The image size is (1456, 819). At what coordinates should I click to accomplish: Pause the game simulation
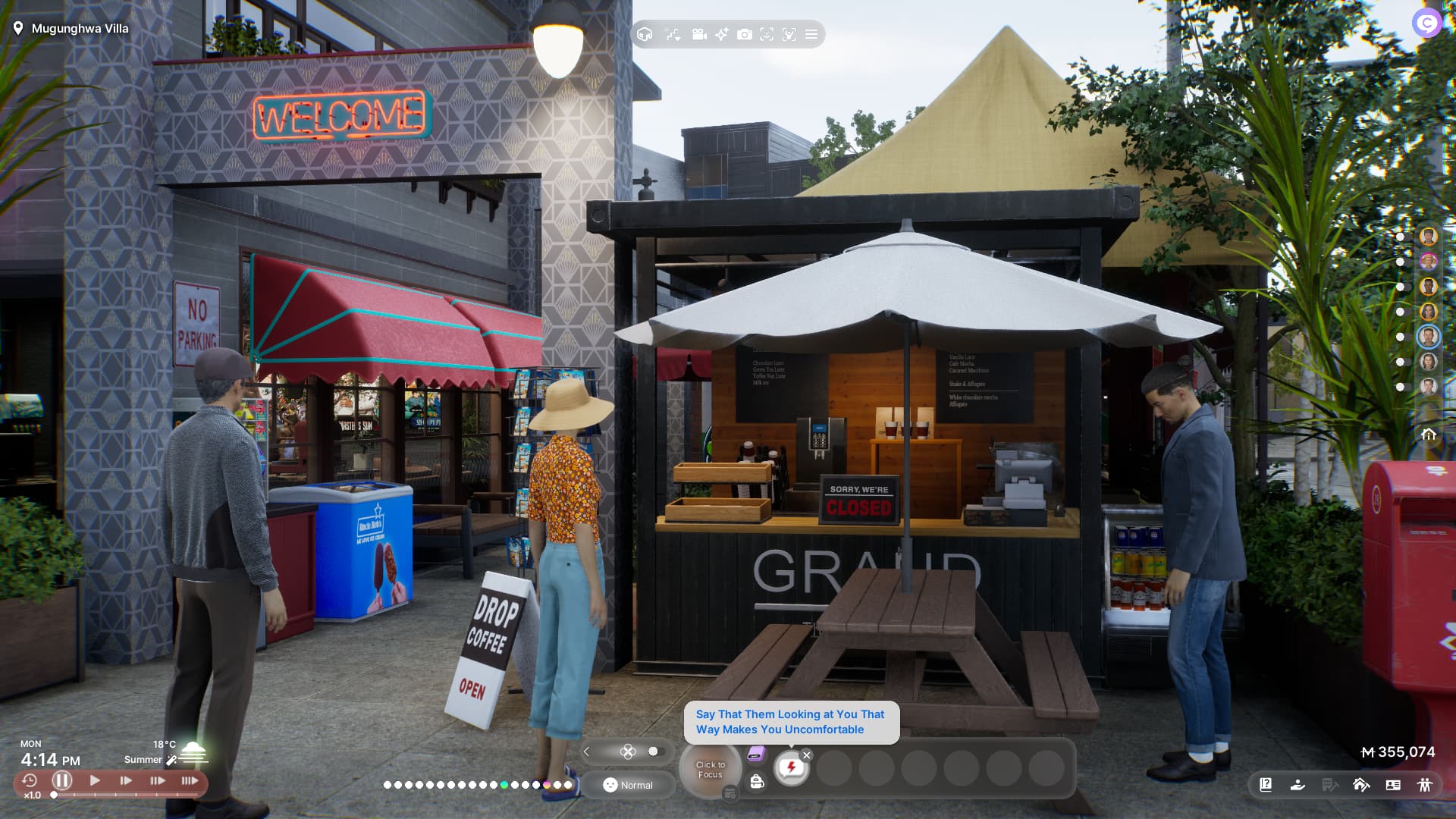tap(62, 780)
